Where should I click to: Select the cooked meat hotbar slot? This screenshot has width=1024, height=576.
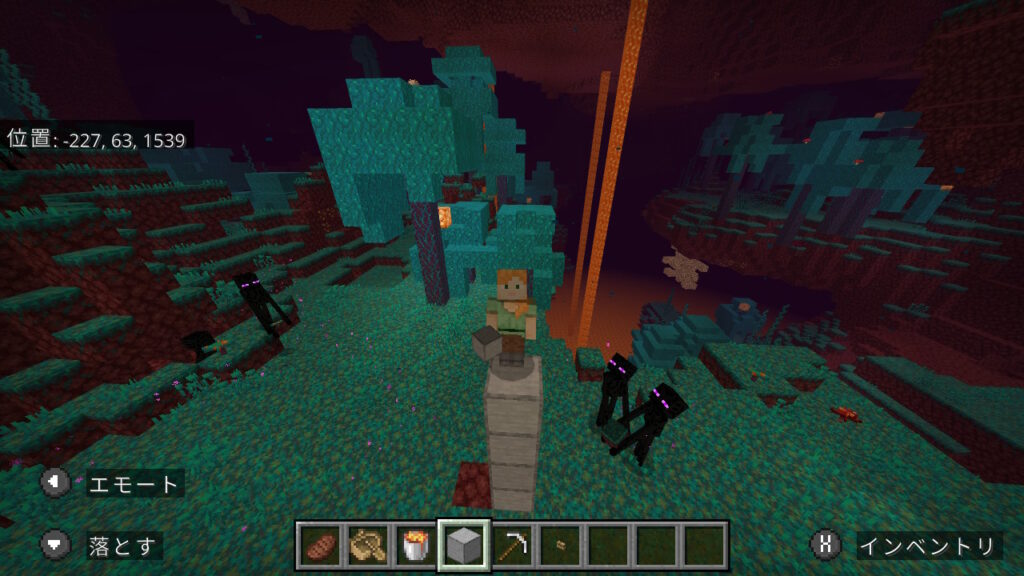pos(320,546)
